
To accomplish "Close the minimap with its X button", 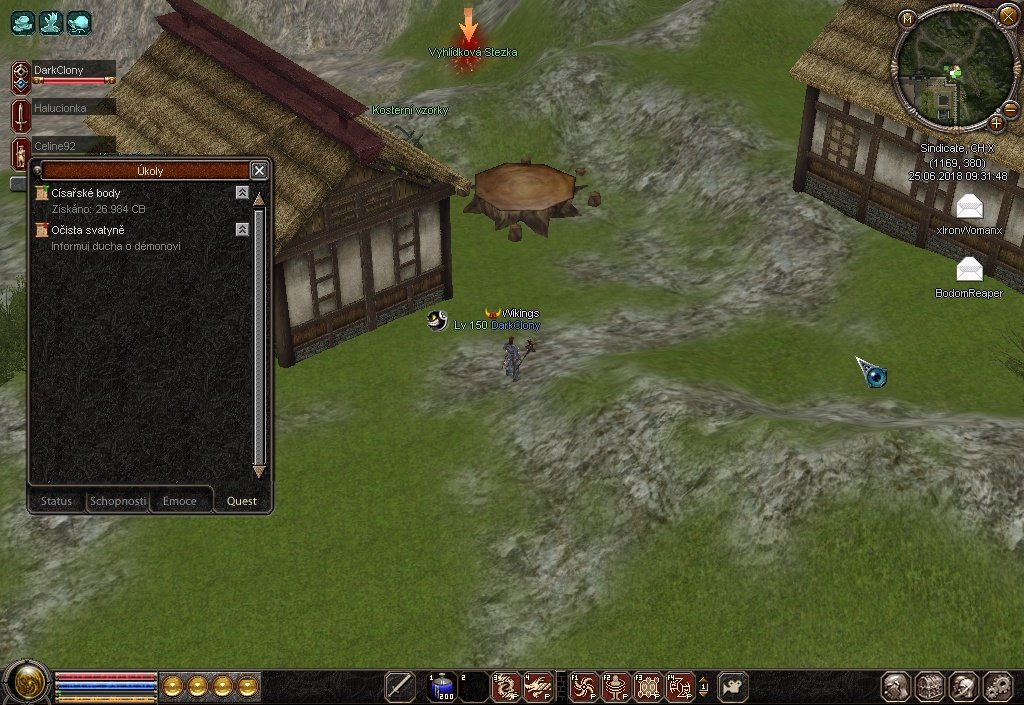I will click(1007, 16).
